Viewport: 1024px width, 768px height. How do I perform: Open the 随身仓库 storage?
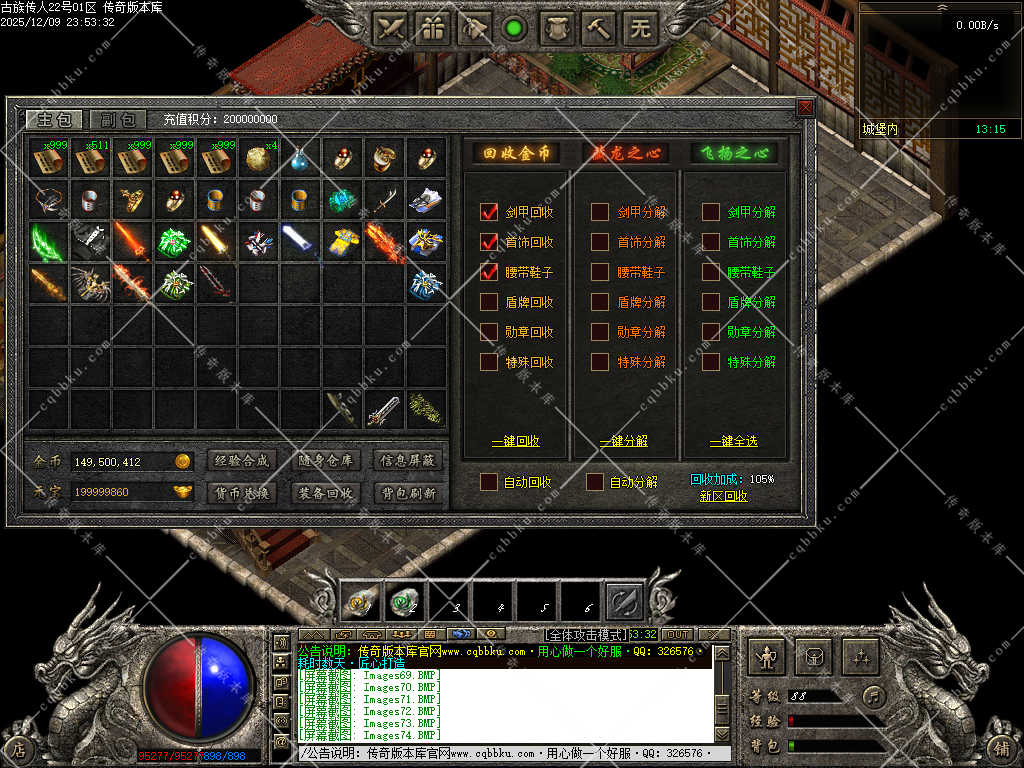325,461
